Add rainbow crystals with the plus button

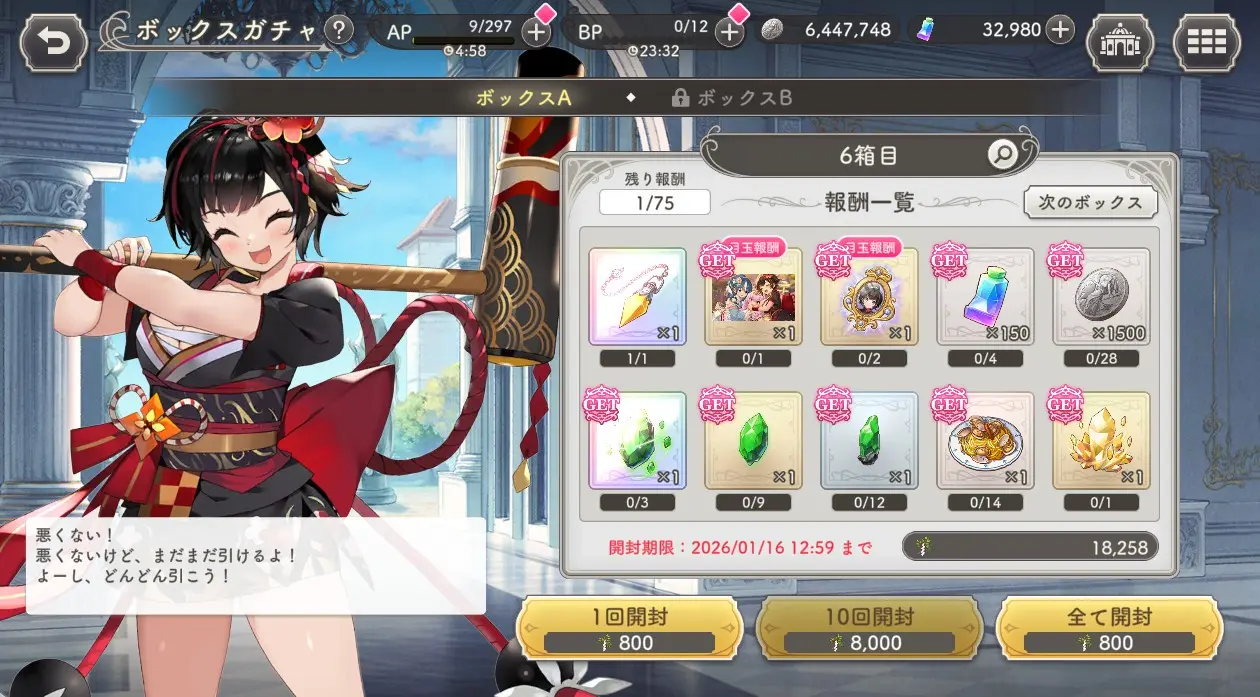(x=1061, y=30)
